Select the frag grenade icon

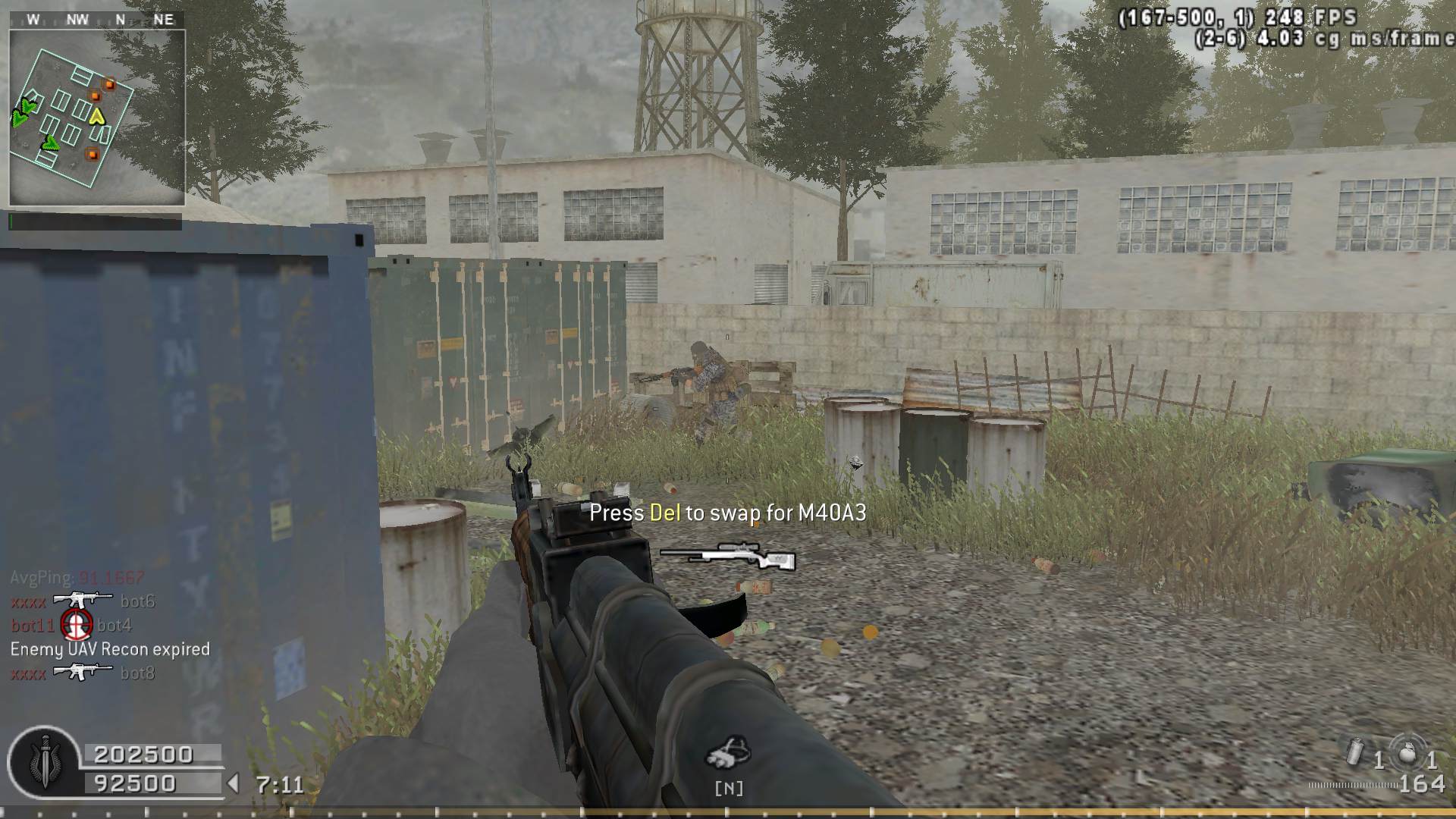click(x=1408, y=754)
